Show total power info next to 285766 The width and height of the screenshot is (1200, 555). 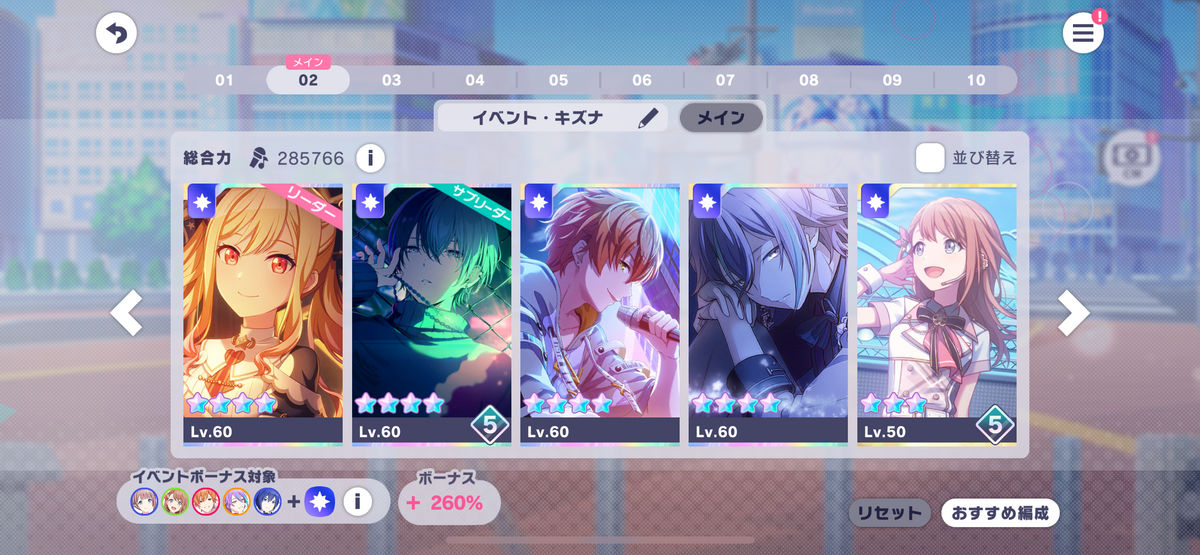point(370,158)
